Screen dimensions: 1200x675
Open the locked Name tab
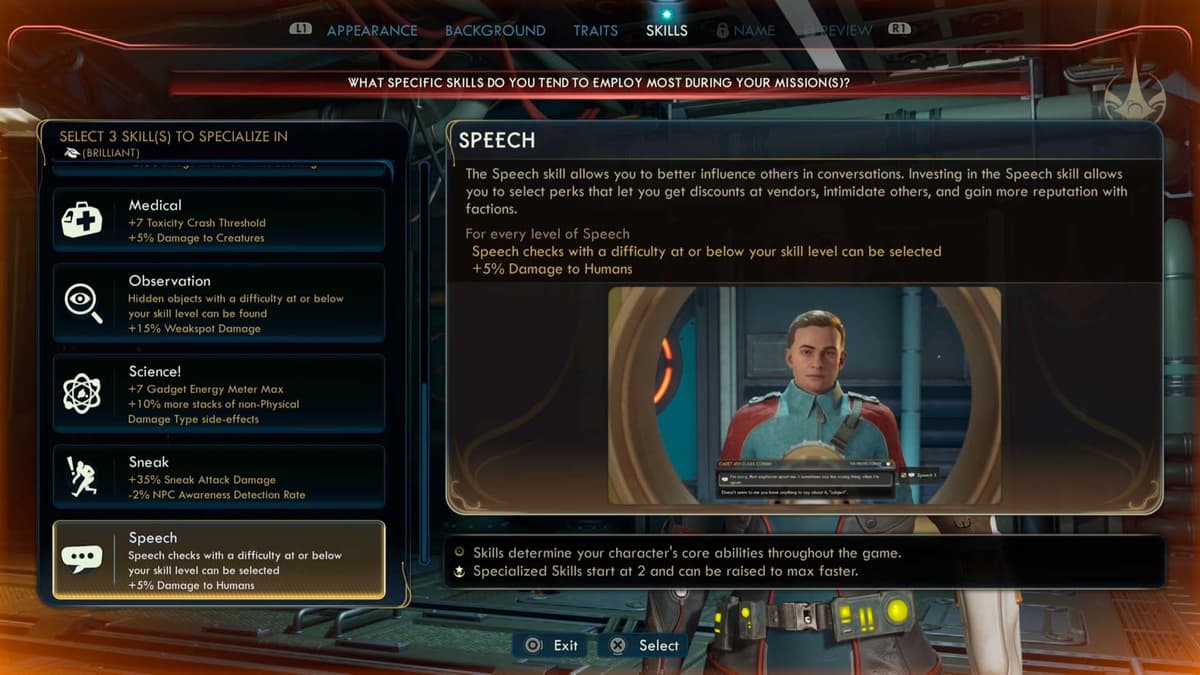(x=745, y=30)
